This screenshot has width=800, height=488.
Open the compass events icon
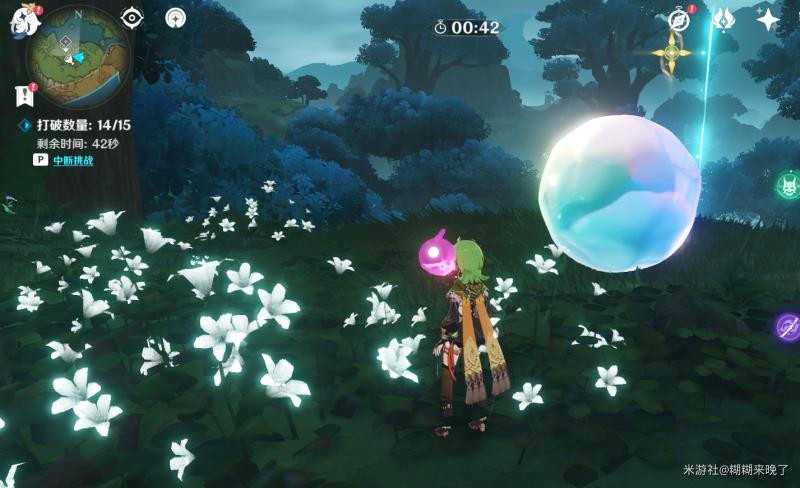pos(679,19)
